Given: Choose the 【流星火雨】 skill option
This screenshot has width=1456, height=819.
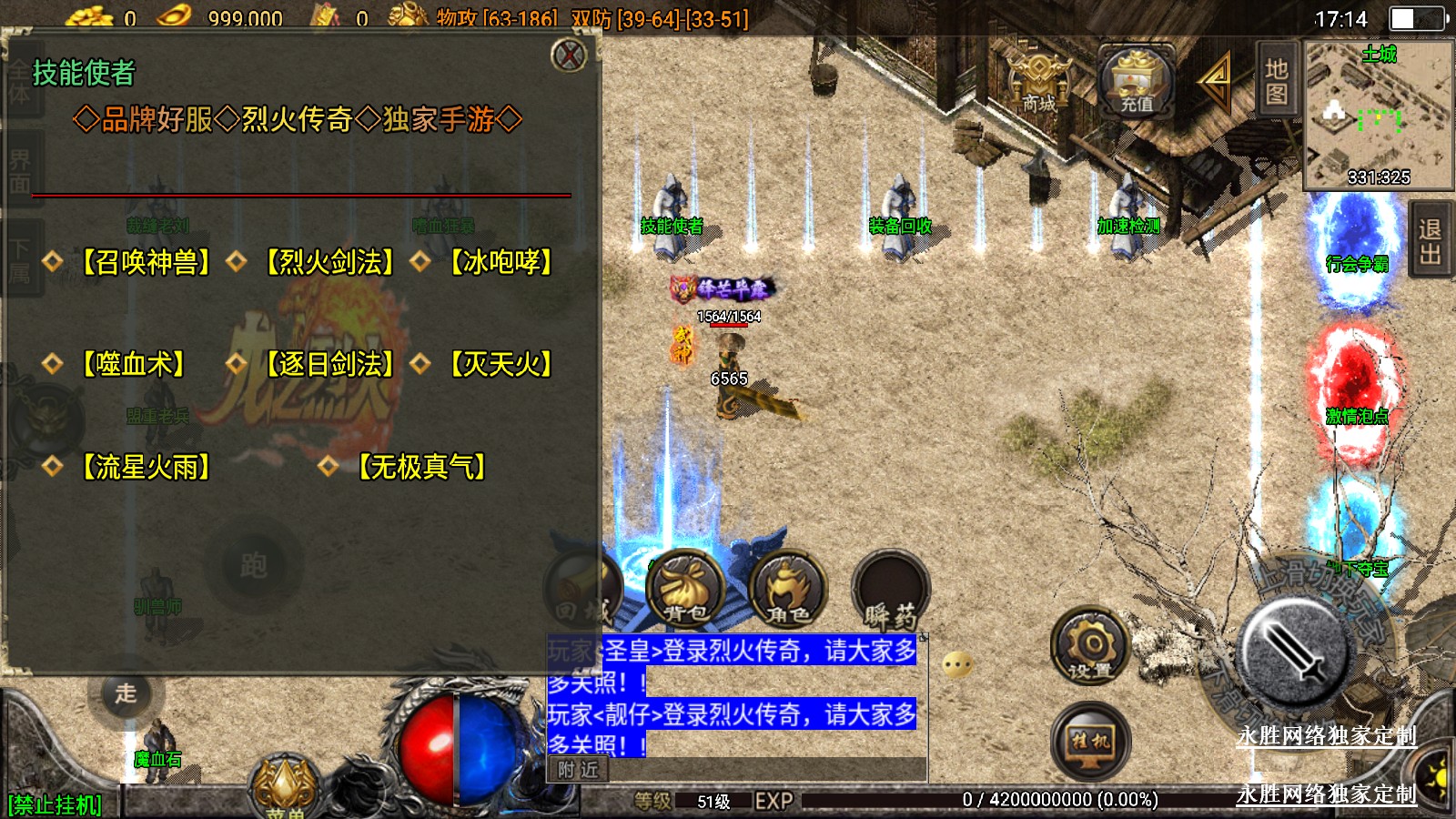Looking at the screenshot, I should (x=146, y=467).
